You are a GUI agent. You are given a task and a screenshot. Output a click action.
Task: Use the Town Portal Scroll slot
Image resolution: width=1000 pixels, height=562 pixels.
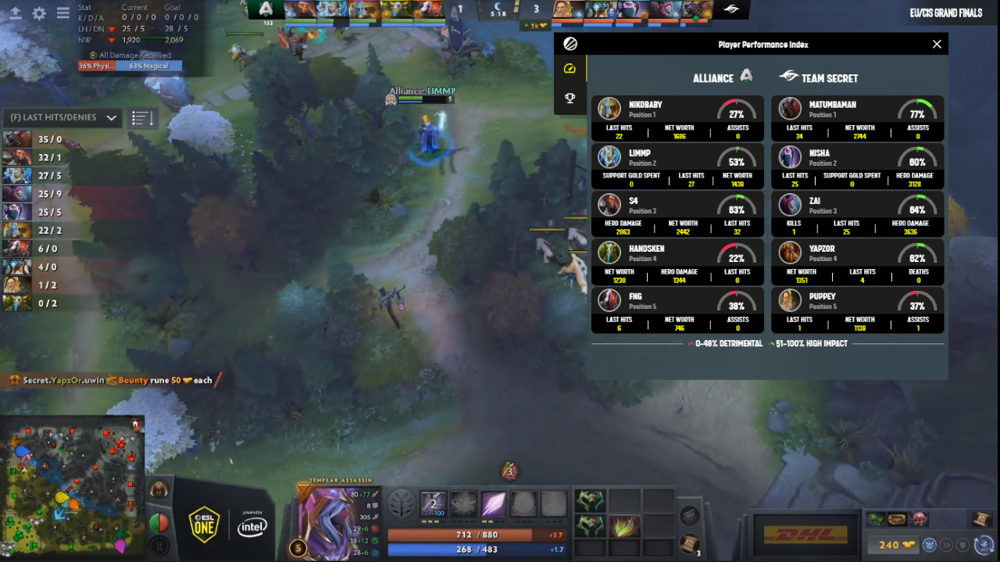pyautogui.click(x=688, y=543)
